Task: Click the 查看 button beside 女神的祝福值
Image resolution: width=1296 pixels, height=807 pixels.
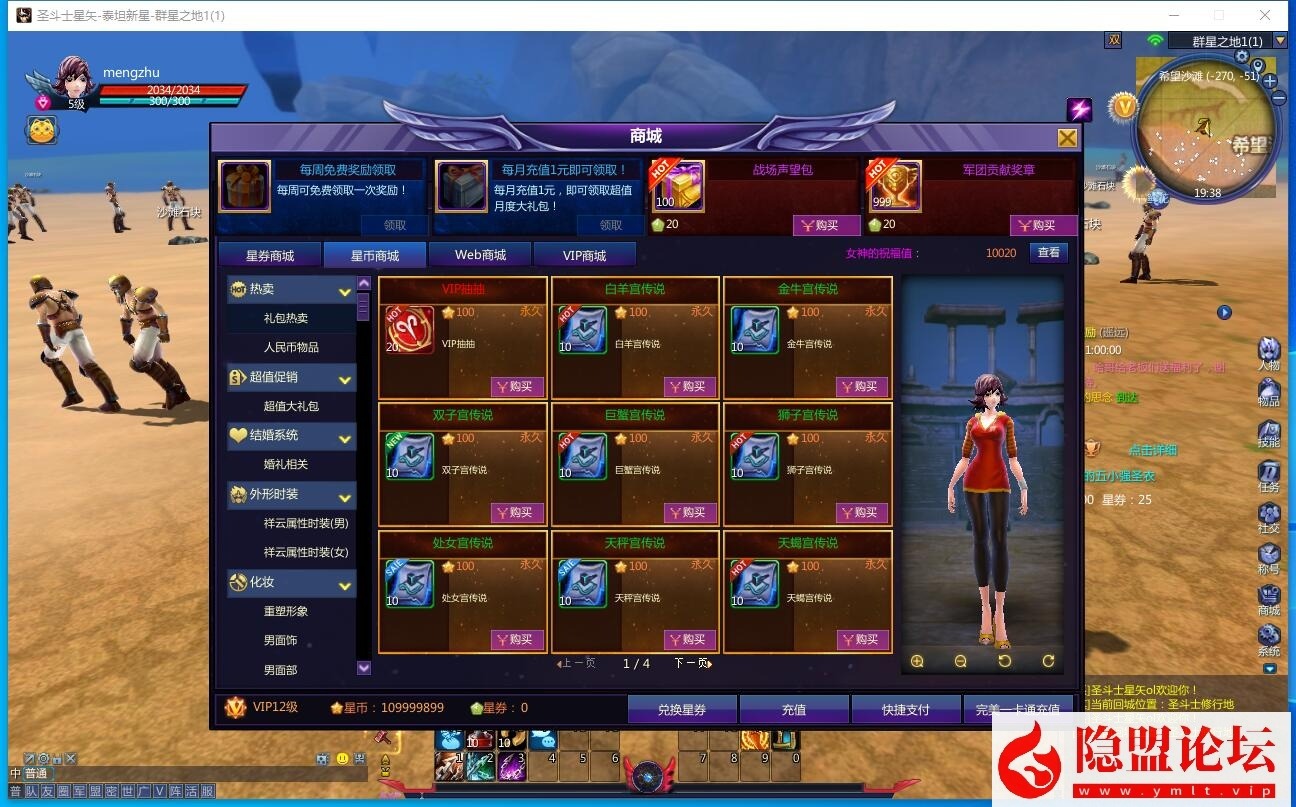Action: [x=1048, y=252]
